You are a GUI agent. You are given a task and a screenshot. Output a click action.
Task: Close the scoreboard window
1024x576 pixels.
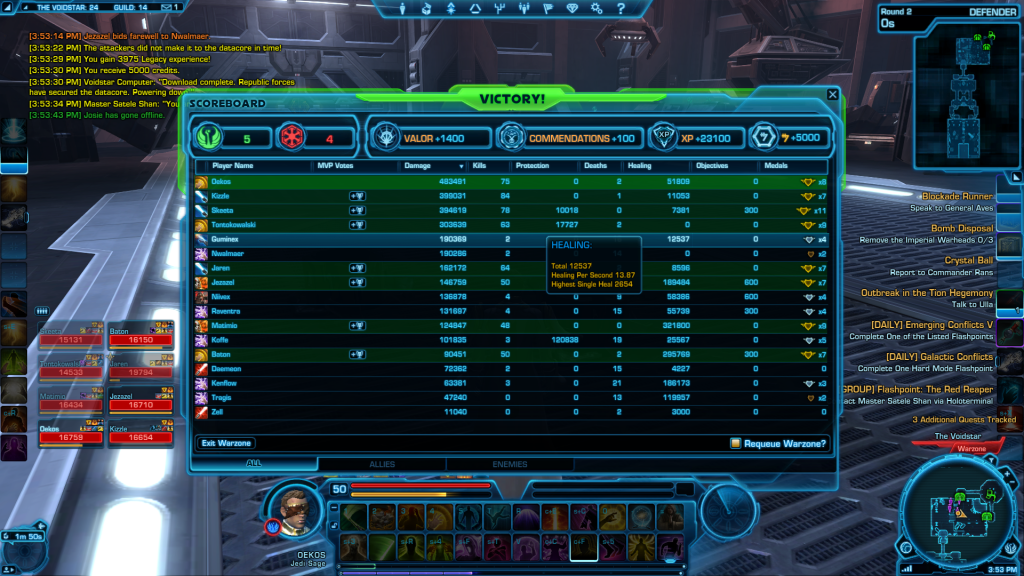click(832, 95)
